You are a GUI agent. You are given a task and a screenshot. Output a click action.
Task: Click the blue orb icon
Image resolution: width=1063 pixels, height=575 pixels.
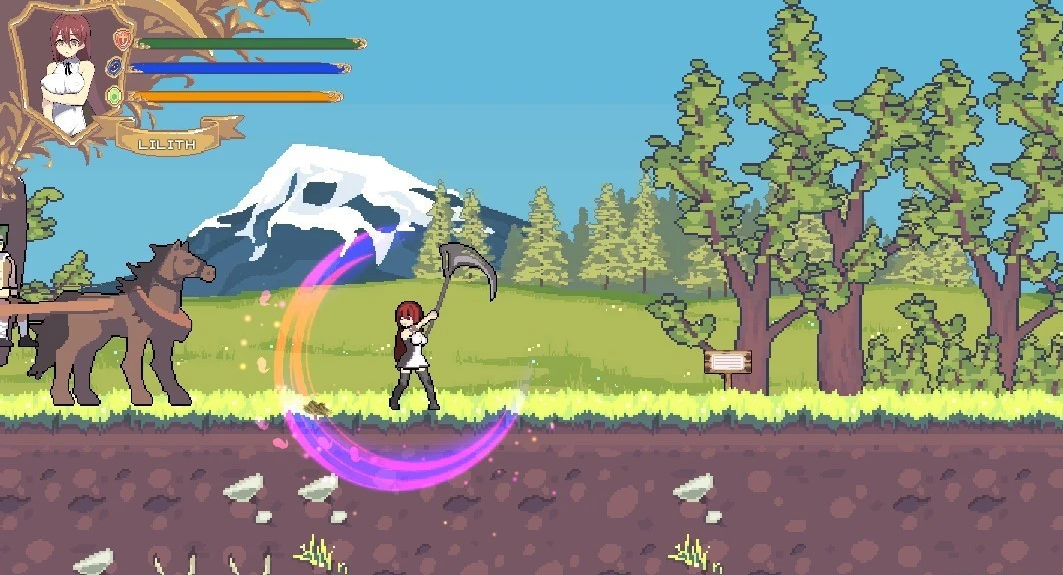(114, 68)
